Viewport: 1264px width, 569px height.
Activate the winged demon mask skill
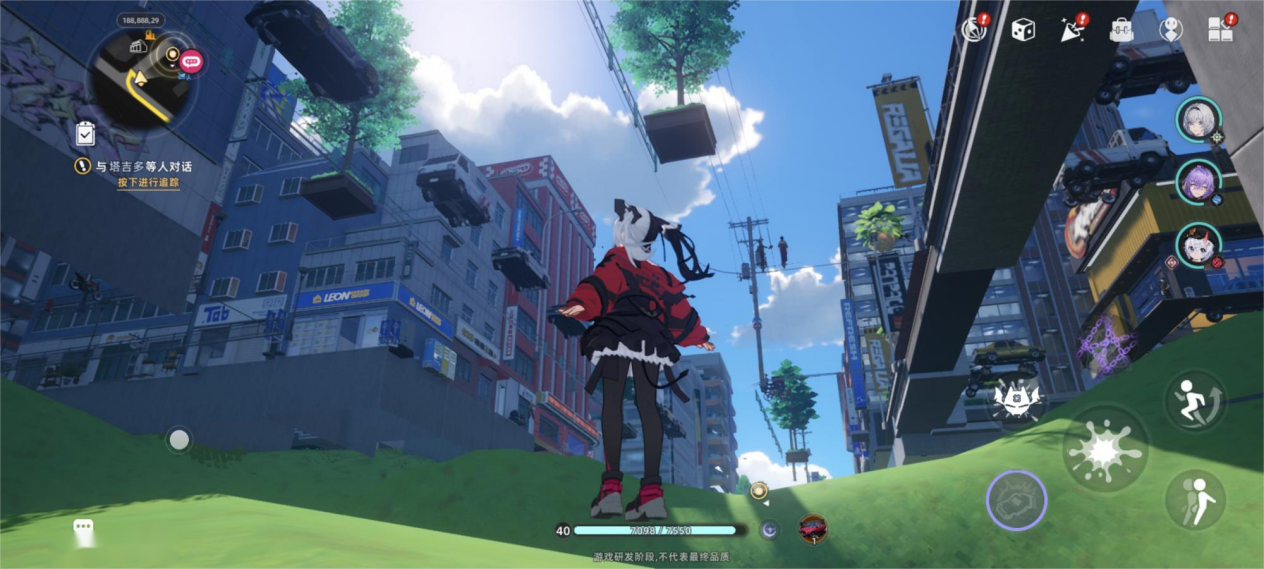1018,402
